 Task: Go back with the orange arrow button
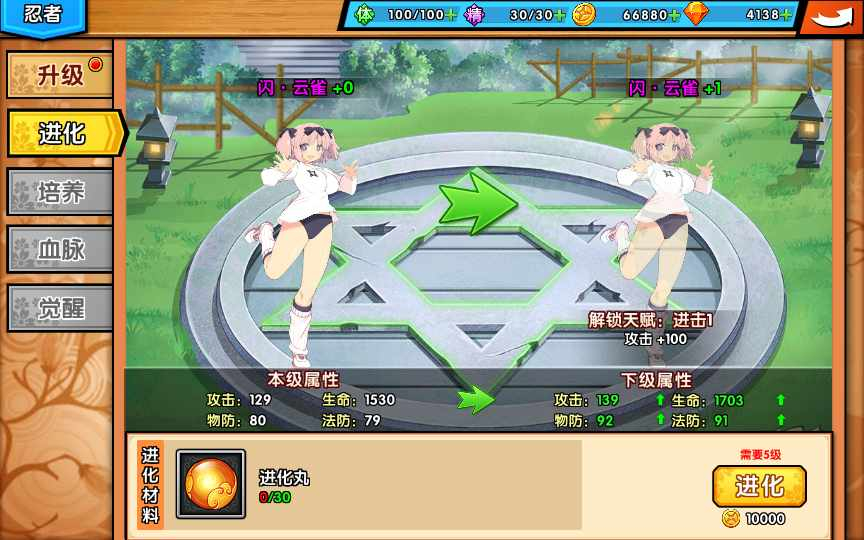[831, 16]
